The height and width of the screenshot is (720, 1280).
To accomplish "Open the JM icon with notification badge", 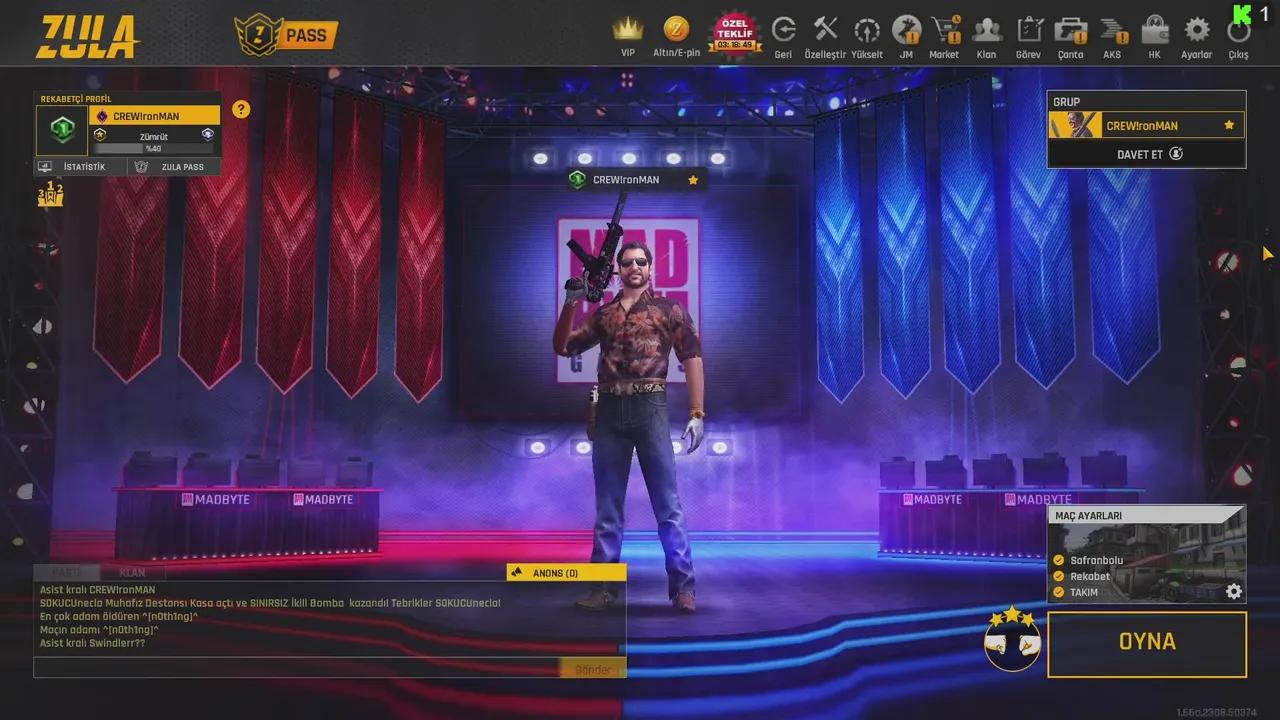I will pos(904,30).
